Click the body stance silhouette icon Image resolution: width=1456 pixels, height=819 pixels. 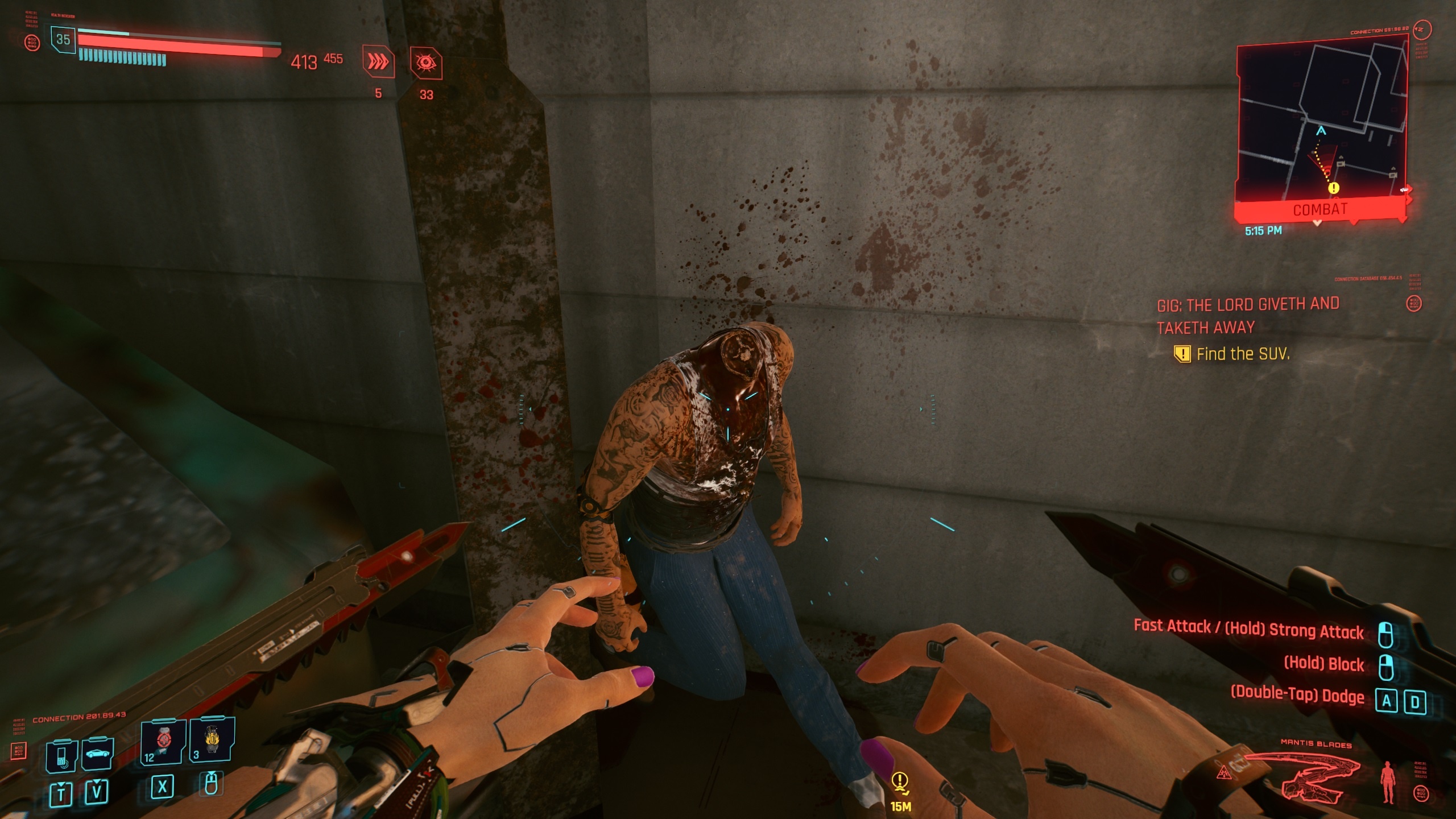click(1388, 783)
